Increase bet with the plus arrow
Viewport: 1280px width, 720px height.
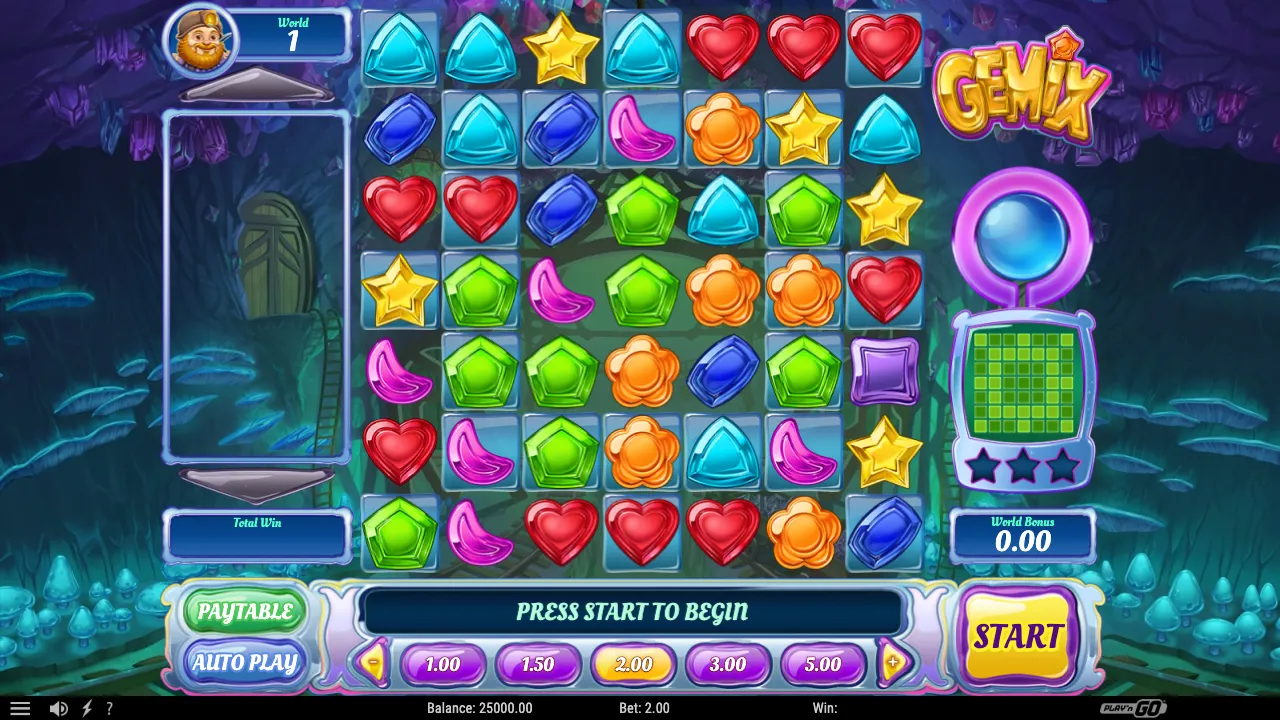pyautogui.click(x=893, y=662)
